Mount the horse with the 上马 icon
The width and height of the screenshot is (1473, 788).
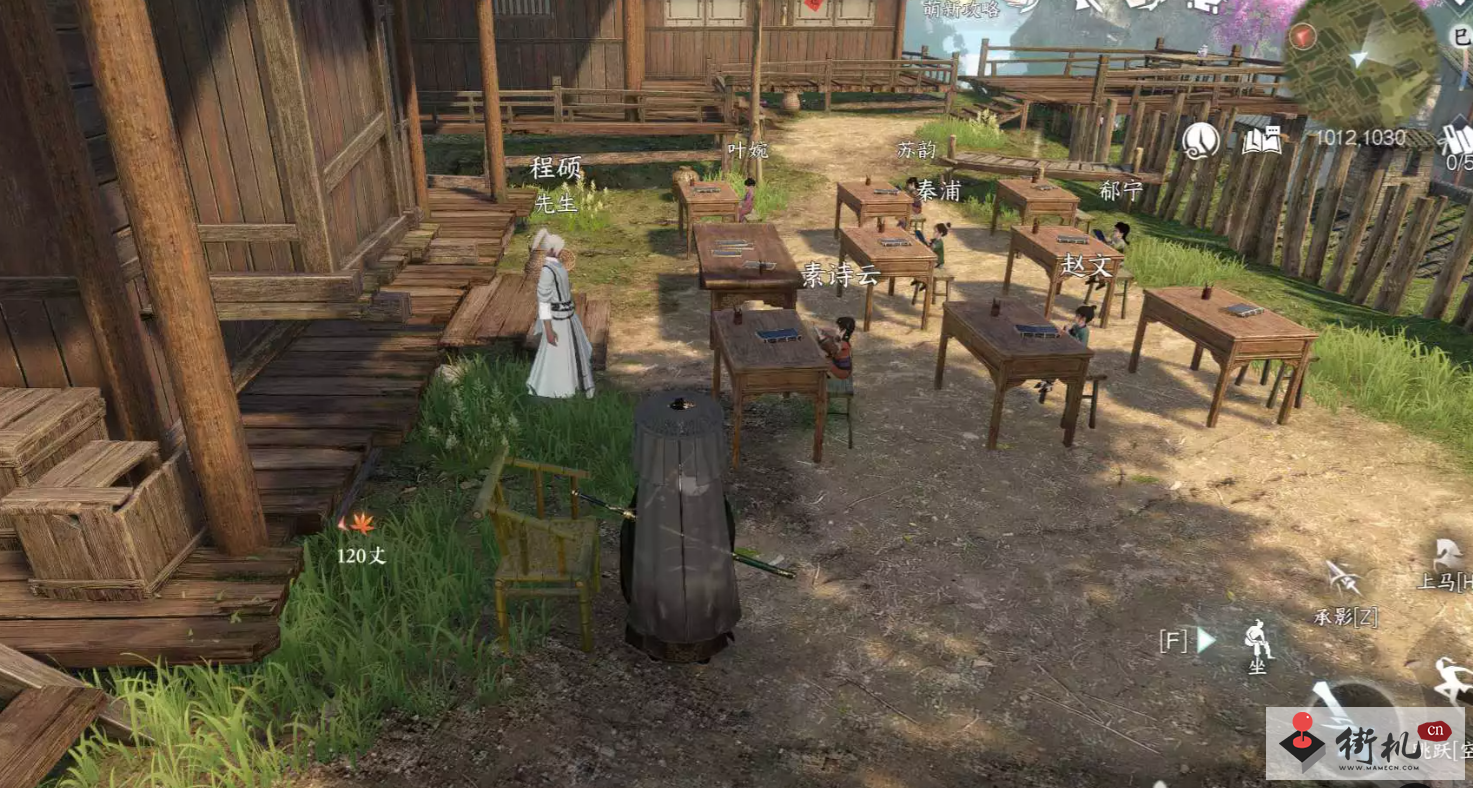(x=1445, y=555)
